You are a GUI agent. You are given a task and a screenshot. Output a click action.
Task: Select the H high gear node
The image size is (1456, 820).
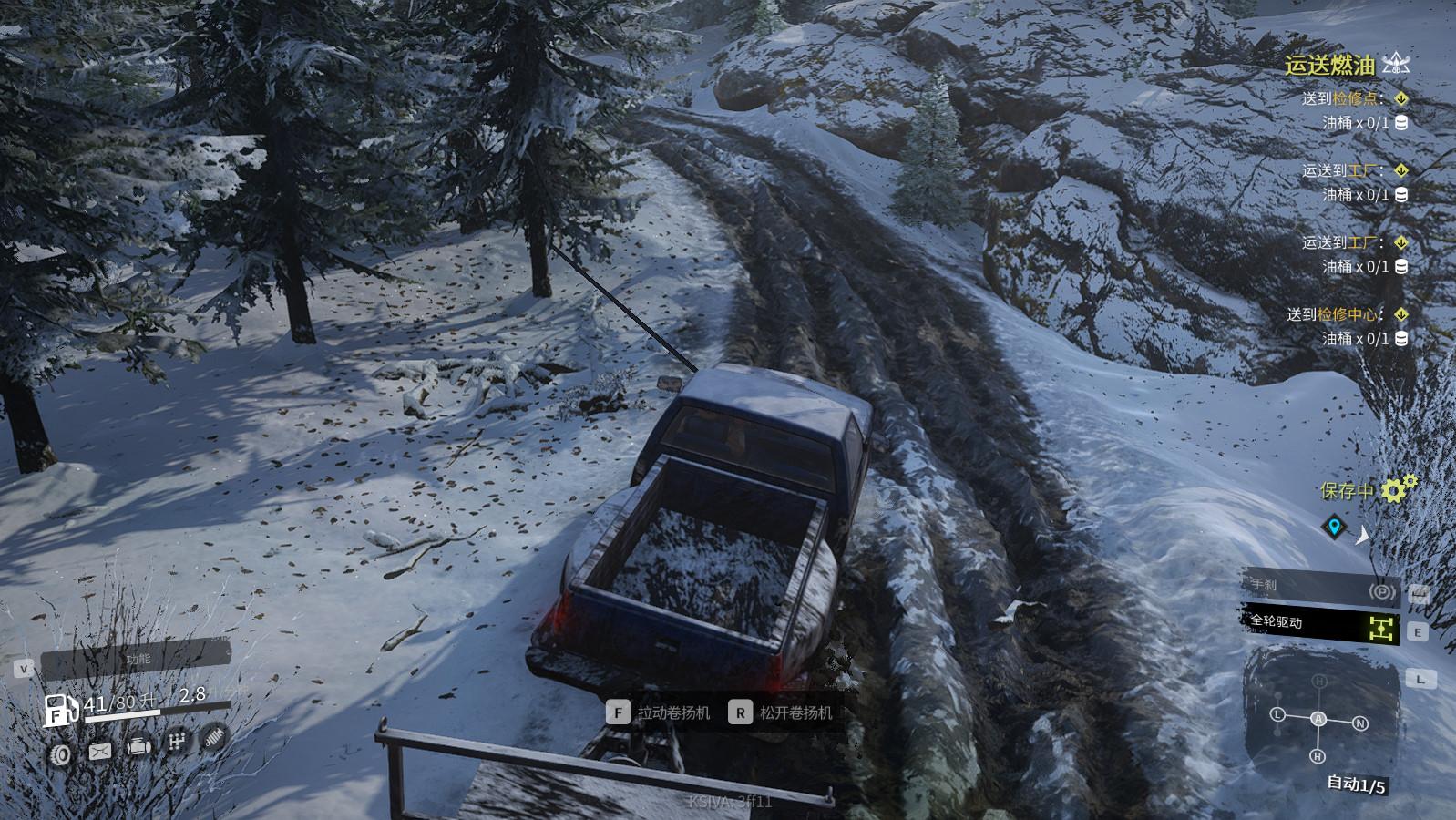pos(1319,682)
